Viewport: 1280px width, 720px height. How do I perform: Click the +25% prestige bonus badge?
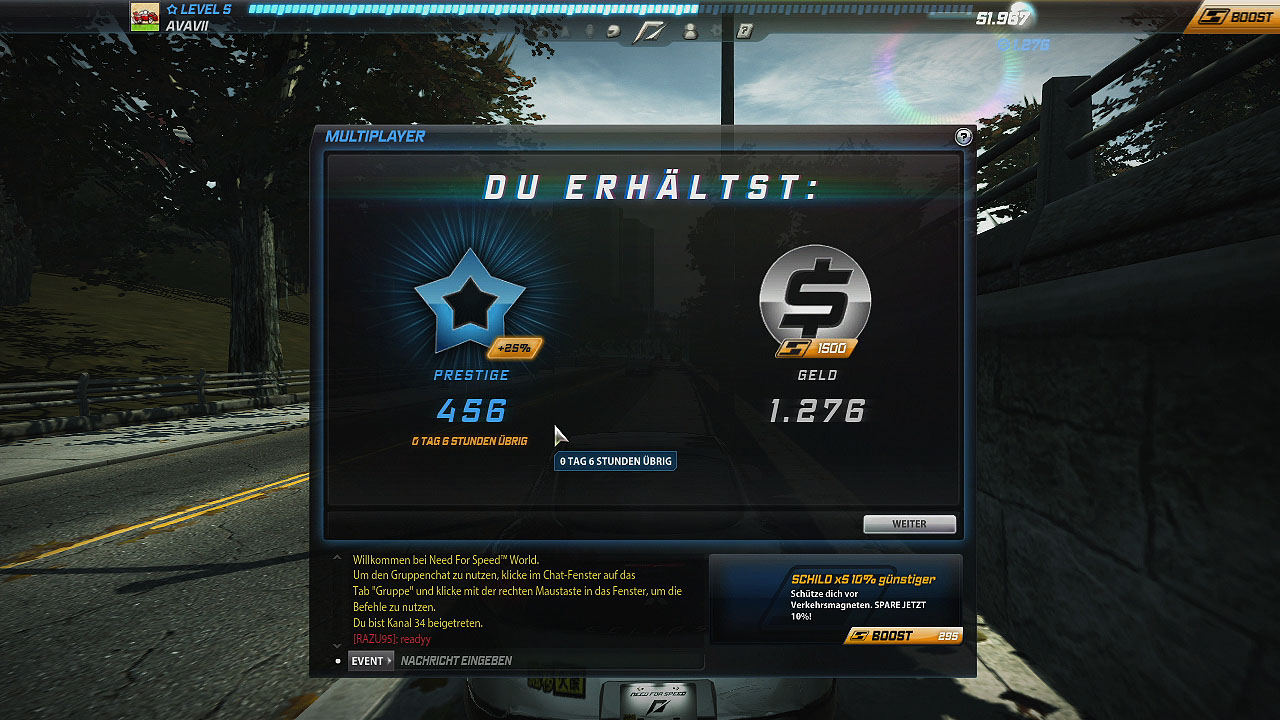click(515, 349)
